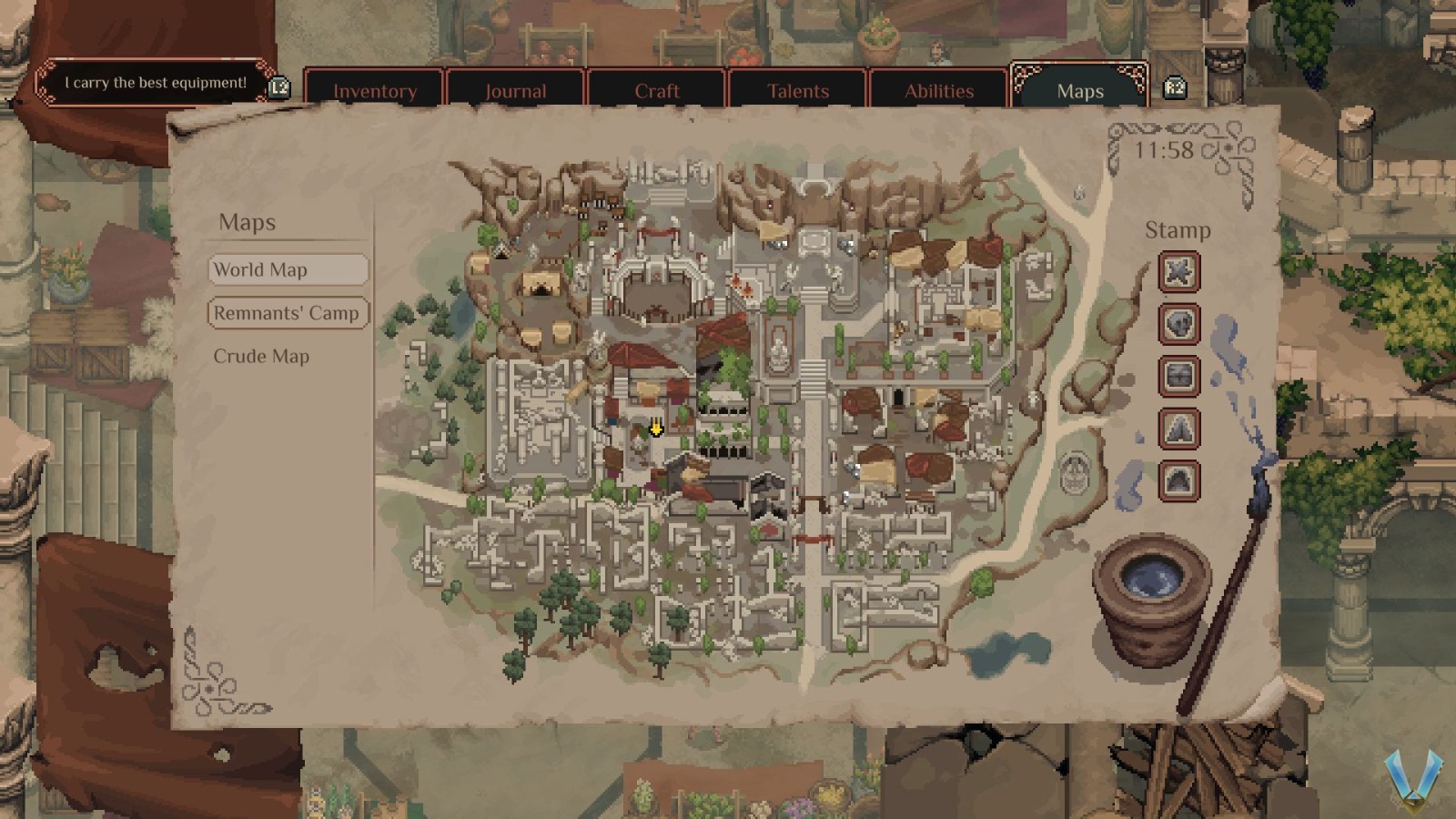Select the World Map entry

pos(288,269)
